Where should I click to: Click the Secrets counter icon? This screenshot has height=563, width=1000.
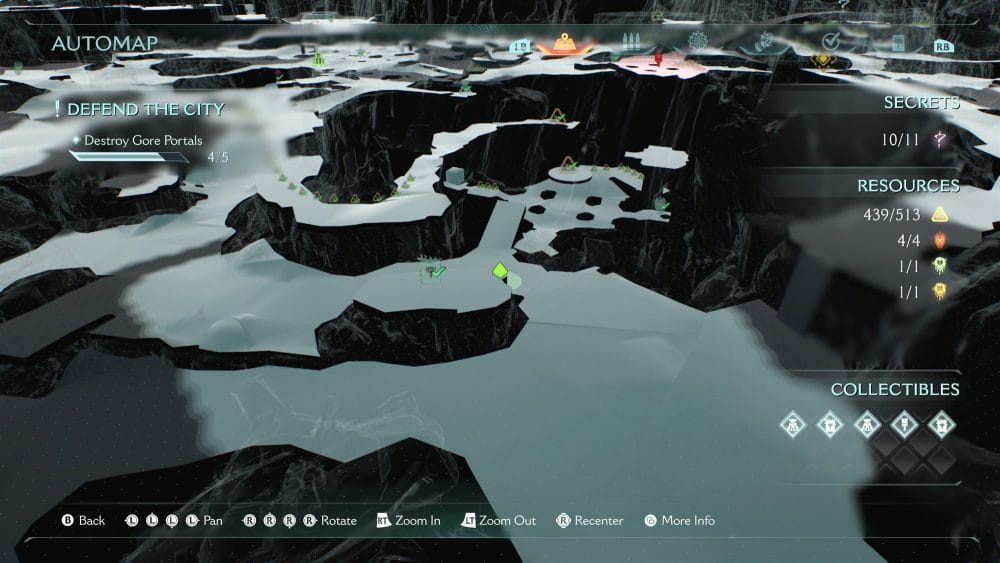point(939,140)
